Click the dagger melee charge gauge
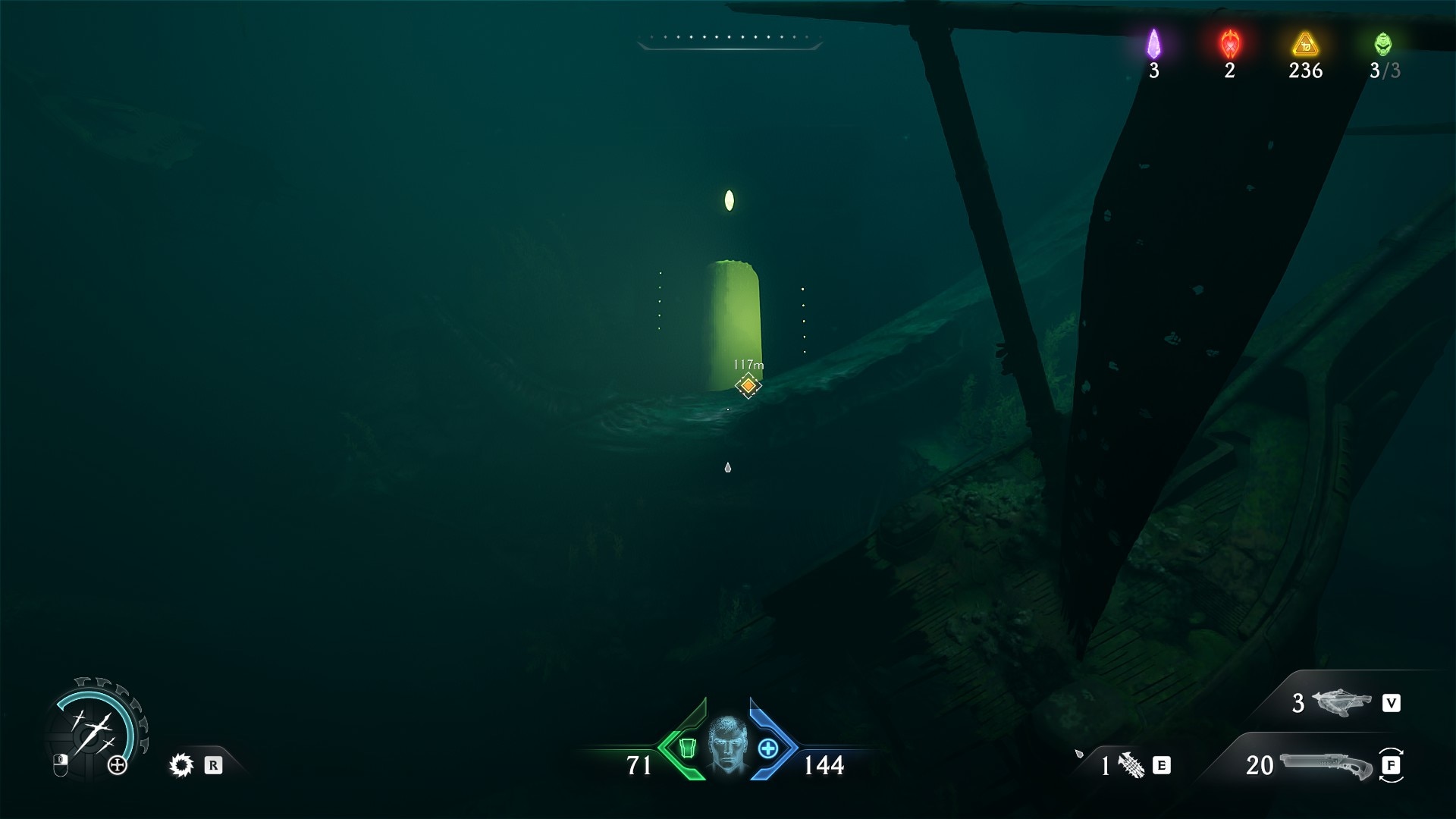This screenshot has height=819, width=1456. [x=94, y=730]
